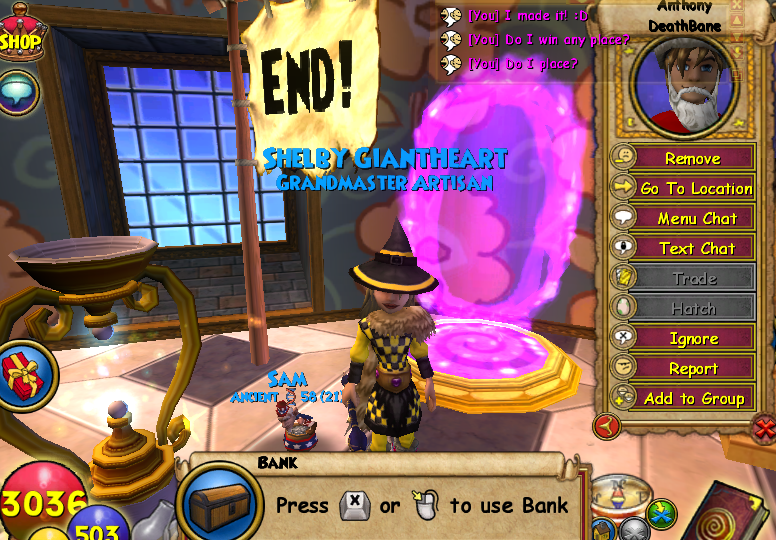This screenshot has height=540, width=776.
Task: Click the red gift box icon
Action: tap(19, 375)
